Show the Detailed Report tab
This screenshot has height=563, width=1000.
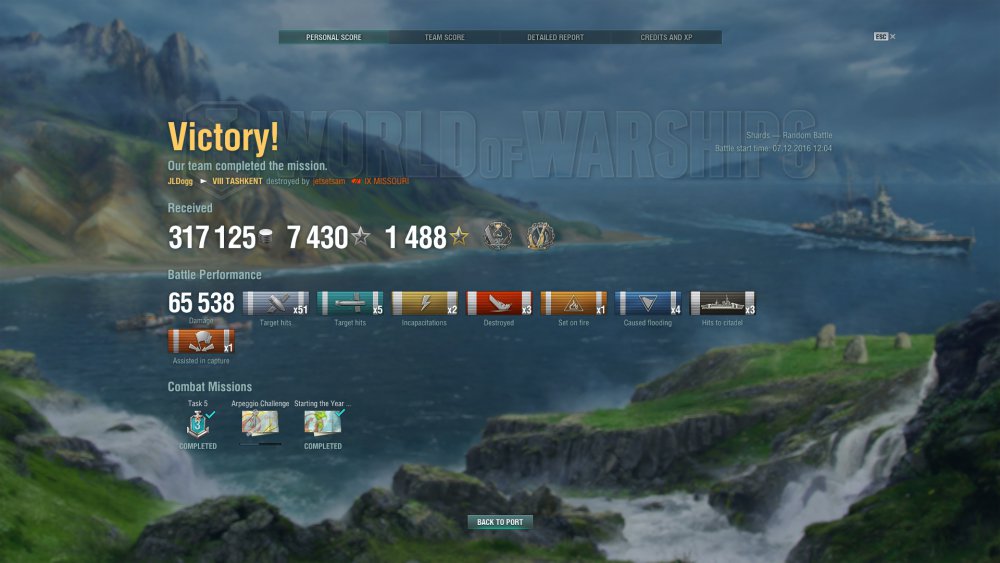(x=555, y=38)
